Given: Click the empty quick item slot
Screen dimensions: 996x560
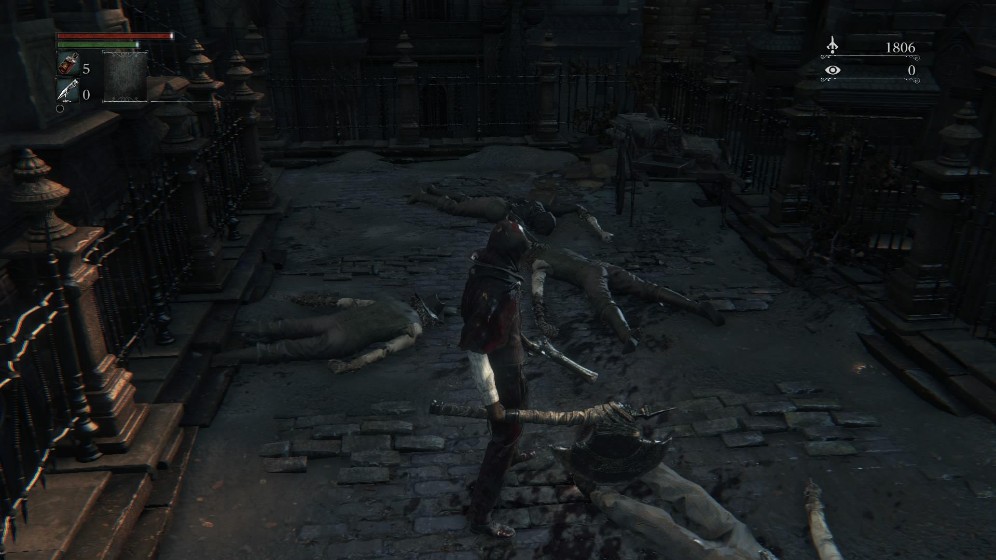Looking at the screenshot, I should click(x=125, y=77).
